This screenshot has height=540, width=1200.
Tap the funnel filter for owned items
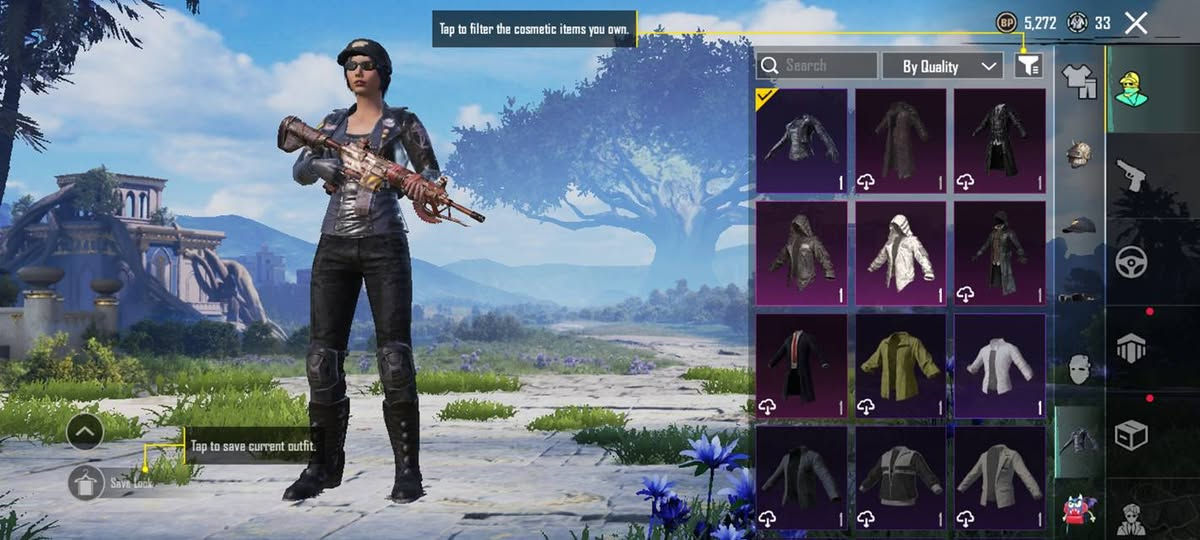click(1028, 66)
